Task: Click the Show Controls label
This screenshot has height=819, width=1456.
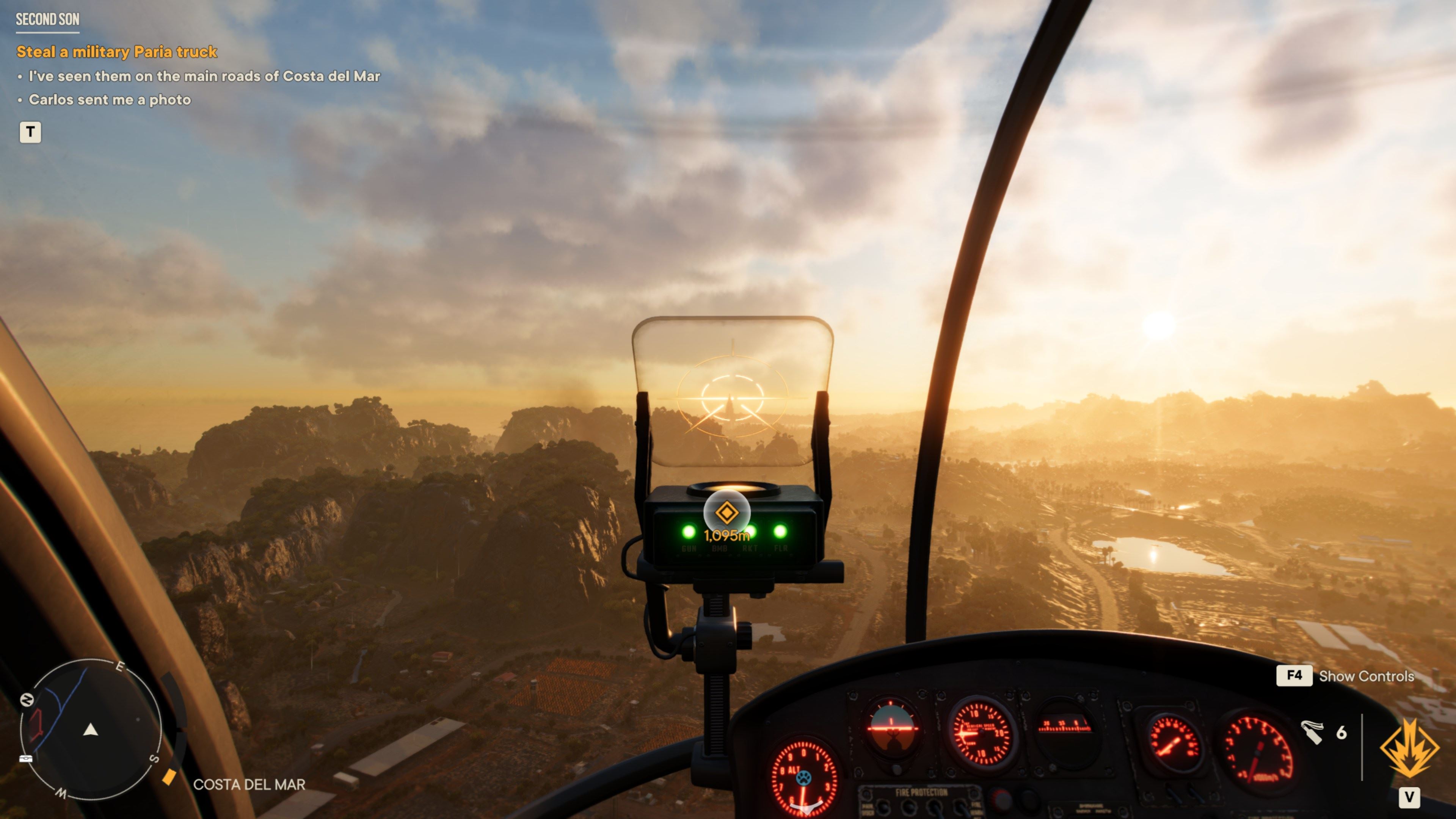Action: 1365,676
